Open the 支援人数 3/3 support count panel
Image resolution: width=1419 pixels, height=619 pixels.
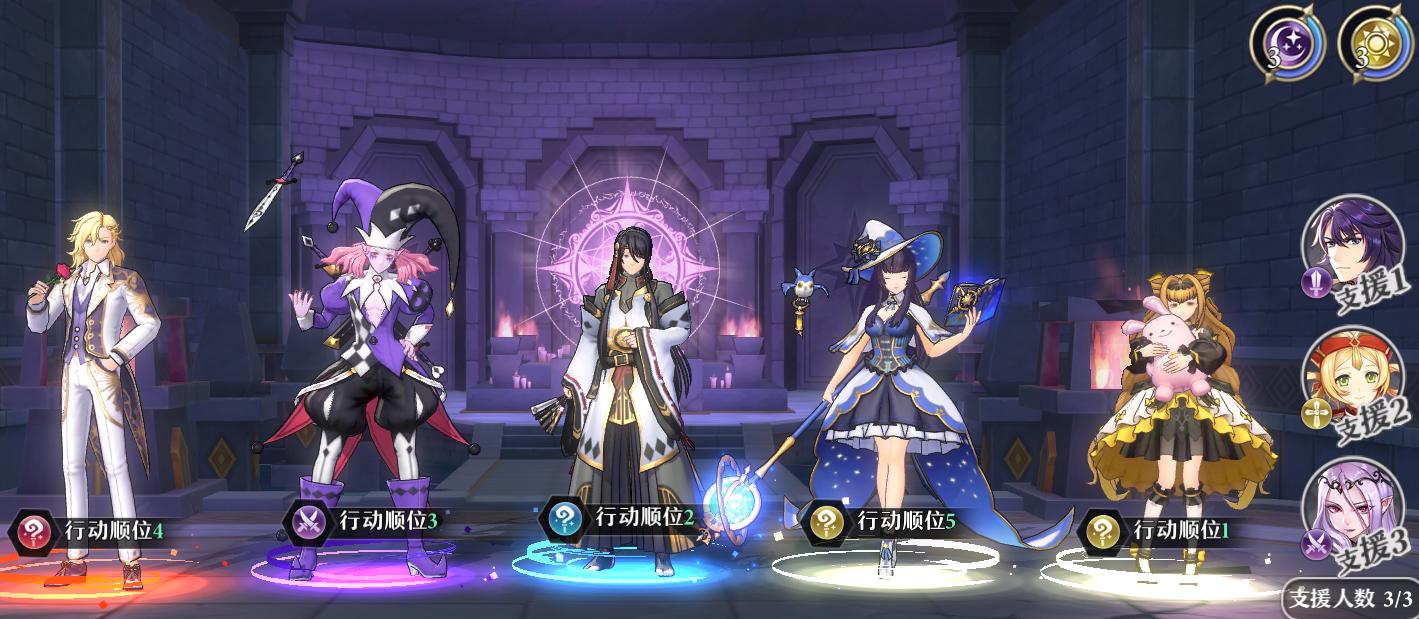tap(1349, 599)
